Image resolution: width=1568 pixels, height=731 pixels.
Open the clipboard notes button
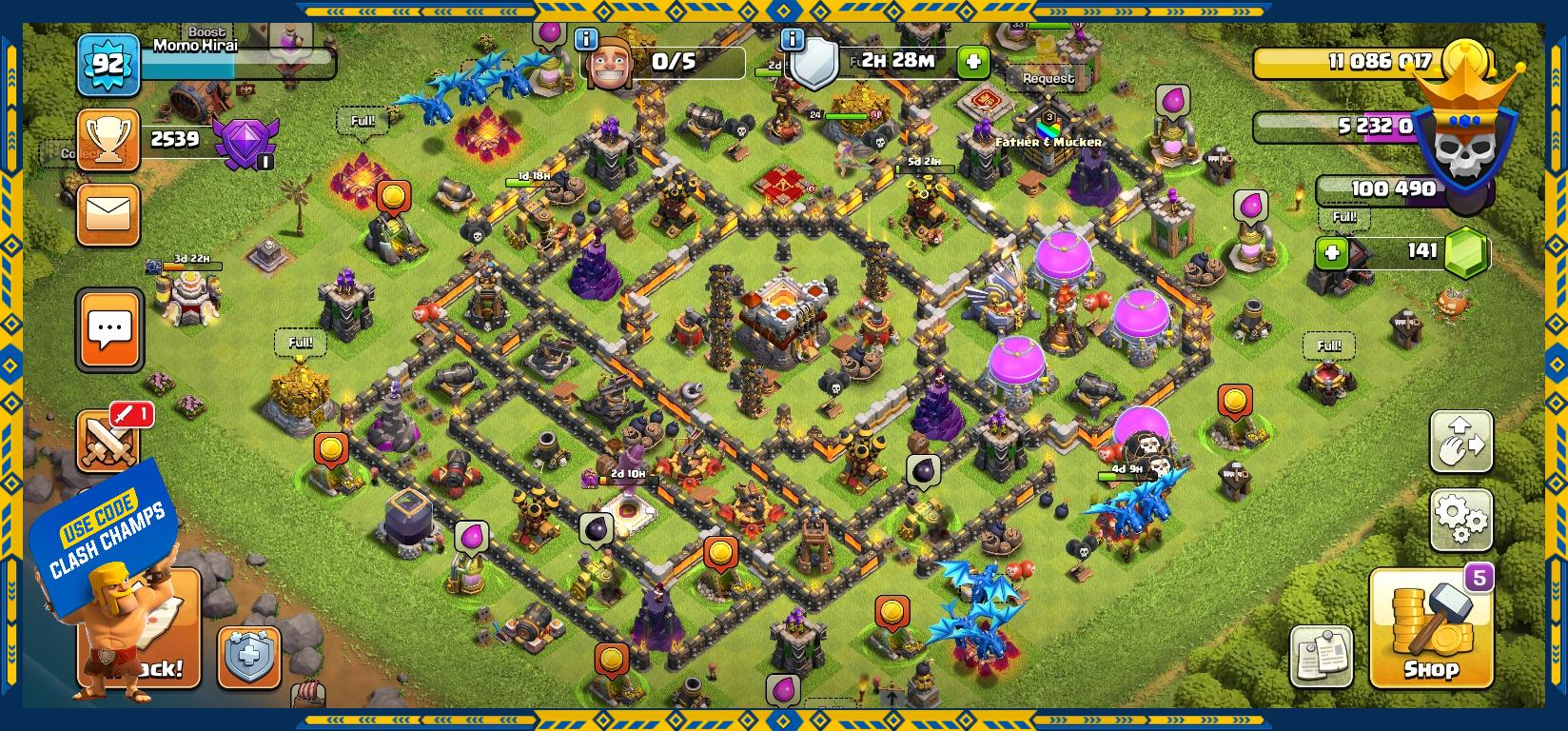(x=1321, y=656)
